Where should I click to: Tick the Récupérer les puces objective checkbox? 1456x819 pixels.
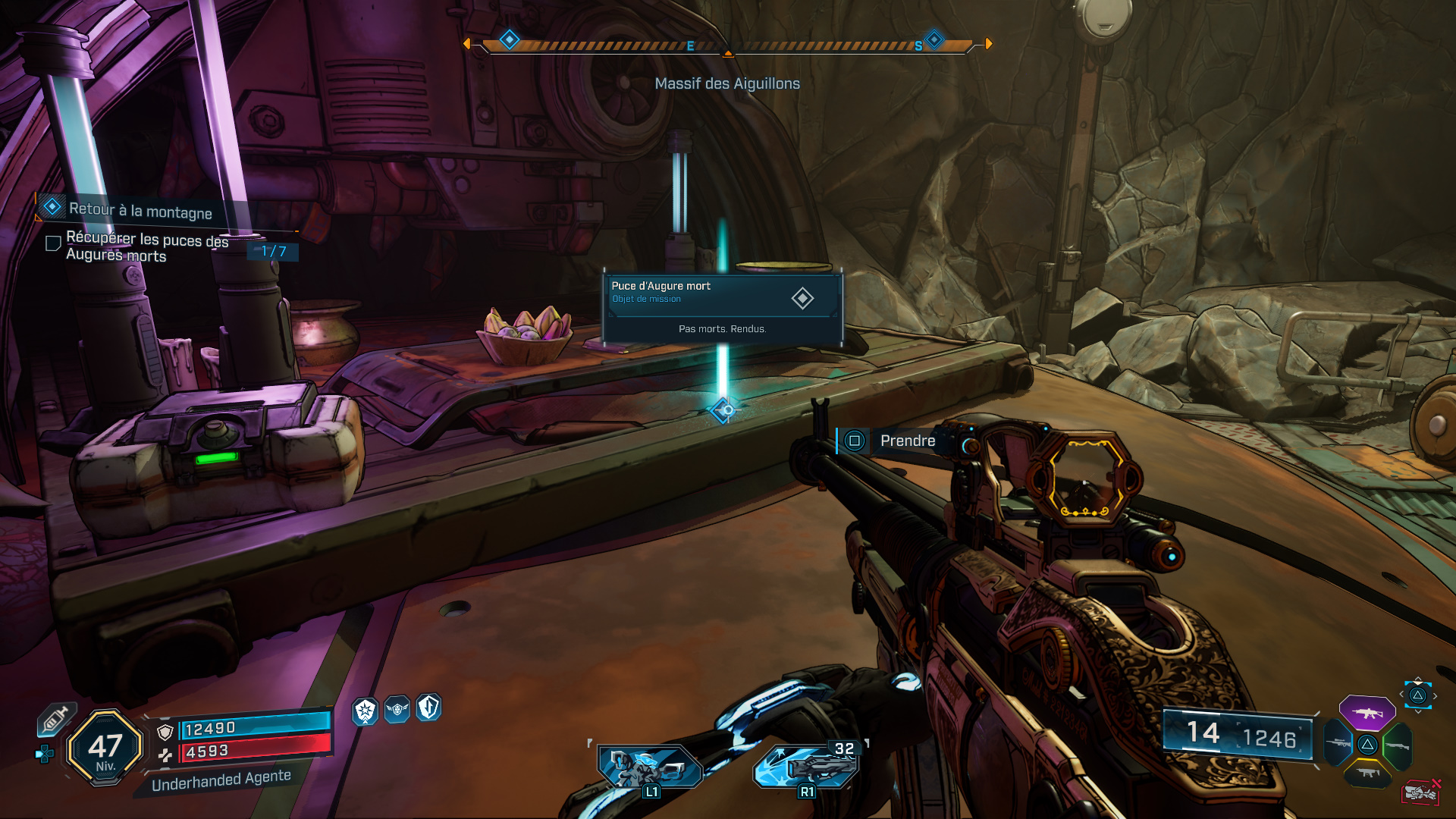53,243
